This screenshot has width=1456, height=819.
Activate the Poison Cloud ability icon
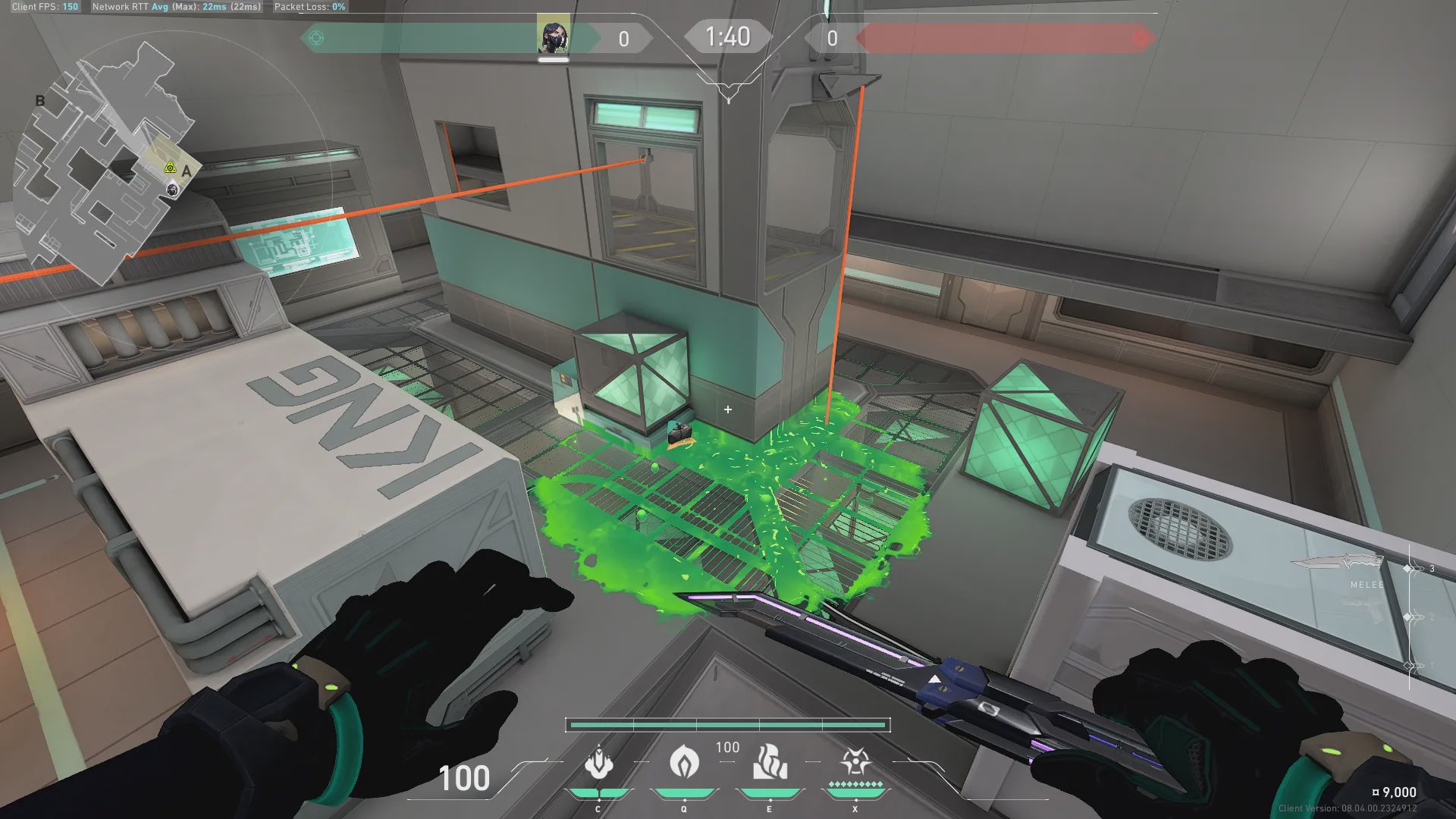point(683,761)
